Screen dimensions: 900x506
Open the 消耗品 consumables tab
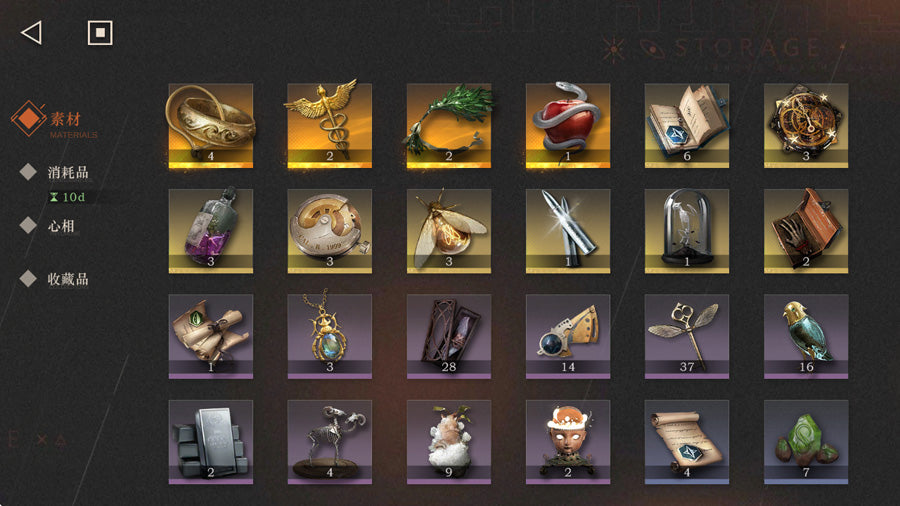(x=67, y=172)
